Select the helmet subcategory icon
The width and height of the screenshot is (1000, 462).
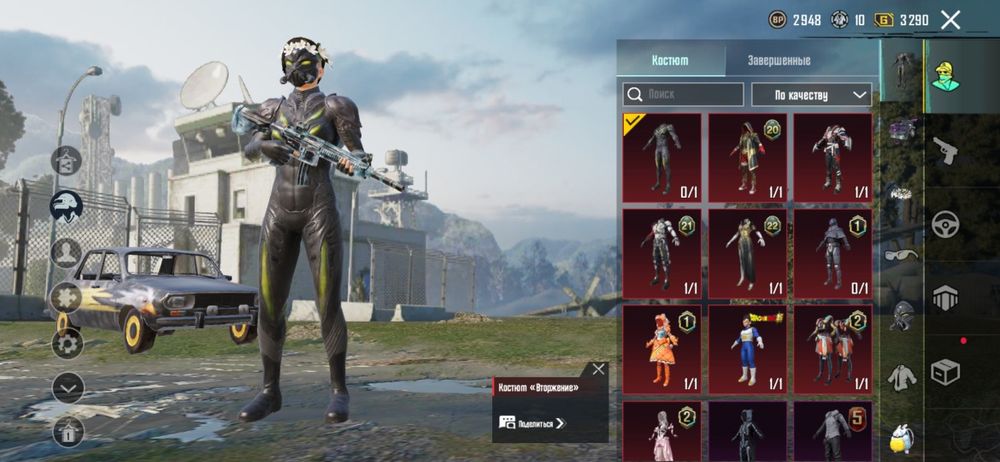point(901,315)
